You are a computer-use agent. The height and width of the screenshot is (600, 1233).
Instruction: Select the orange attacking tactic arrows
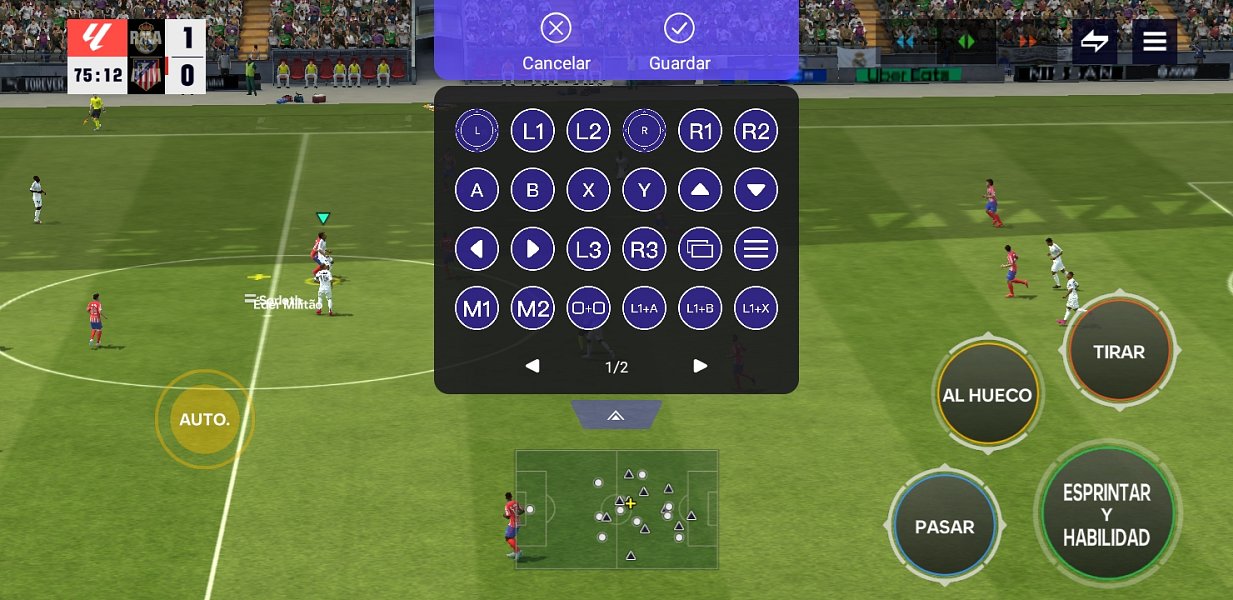coord(1026,42)
